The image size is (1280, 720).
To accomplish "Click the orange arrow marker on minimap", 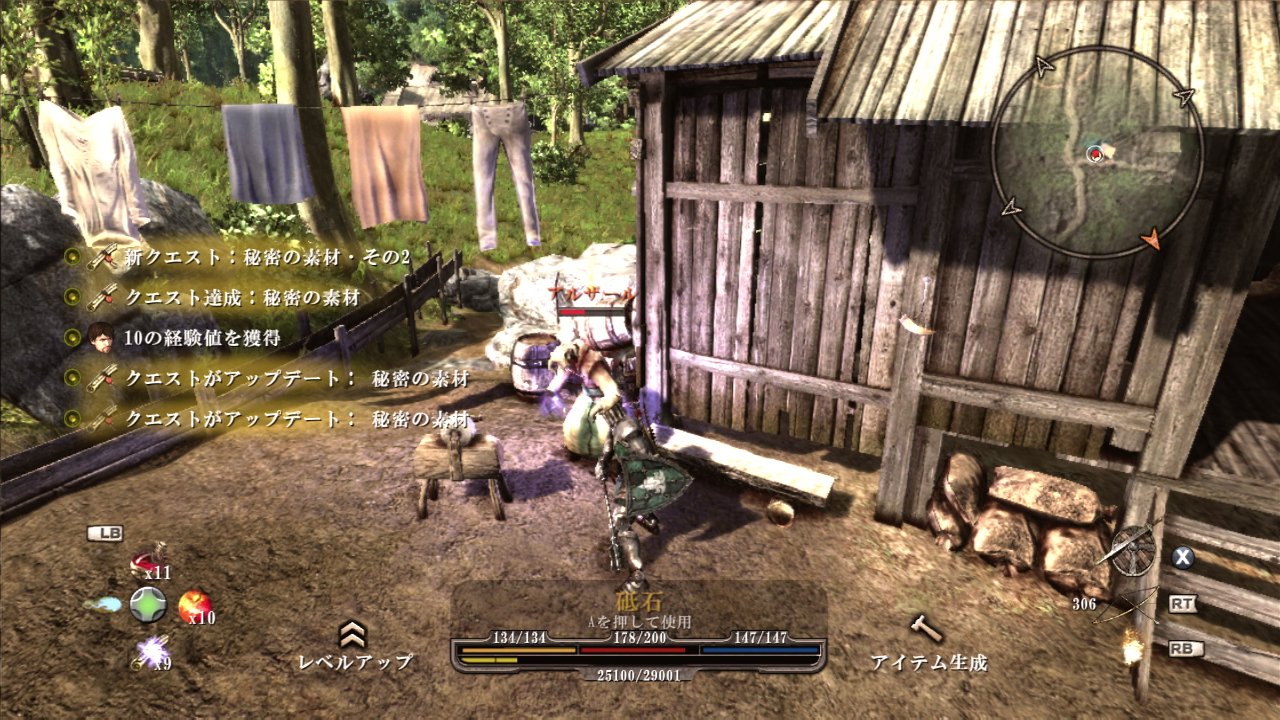I will pos(1152,238).
